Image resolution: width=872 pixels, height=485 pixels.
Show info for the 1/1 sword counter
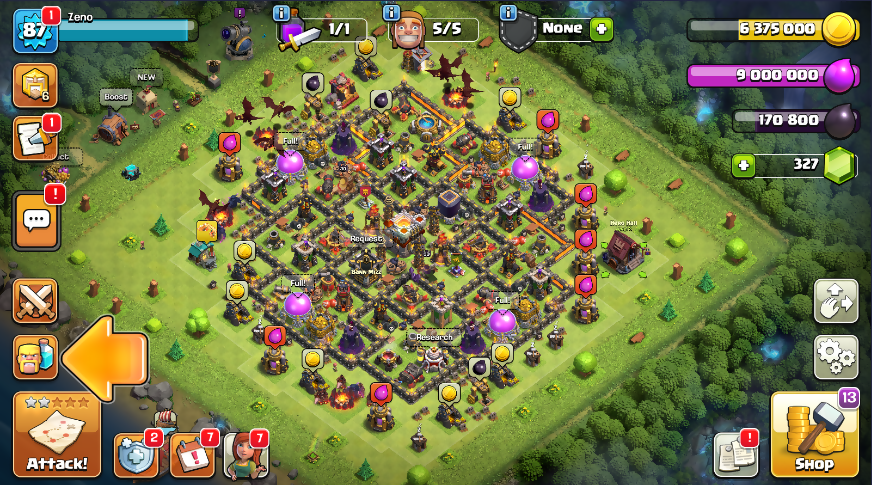(281, 13)
